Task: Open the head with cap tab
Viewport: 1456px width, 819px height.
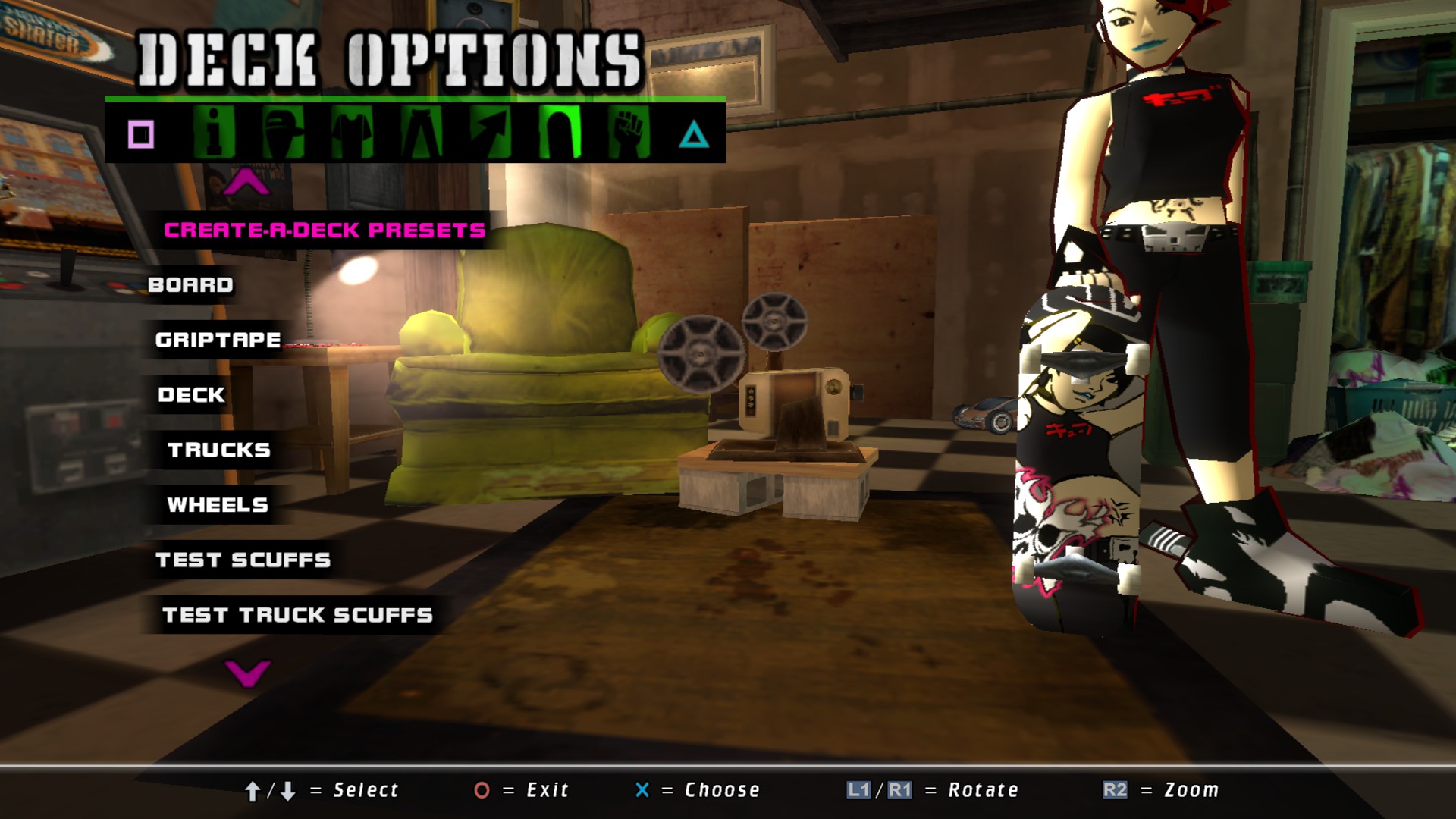Action: pos(283,133)
